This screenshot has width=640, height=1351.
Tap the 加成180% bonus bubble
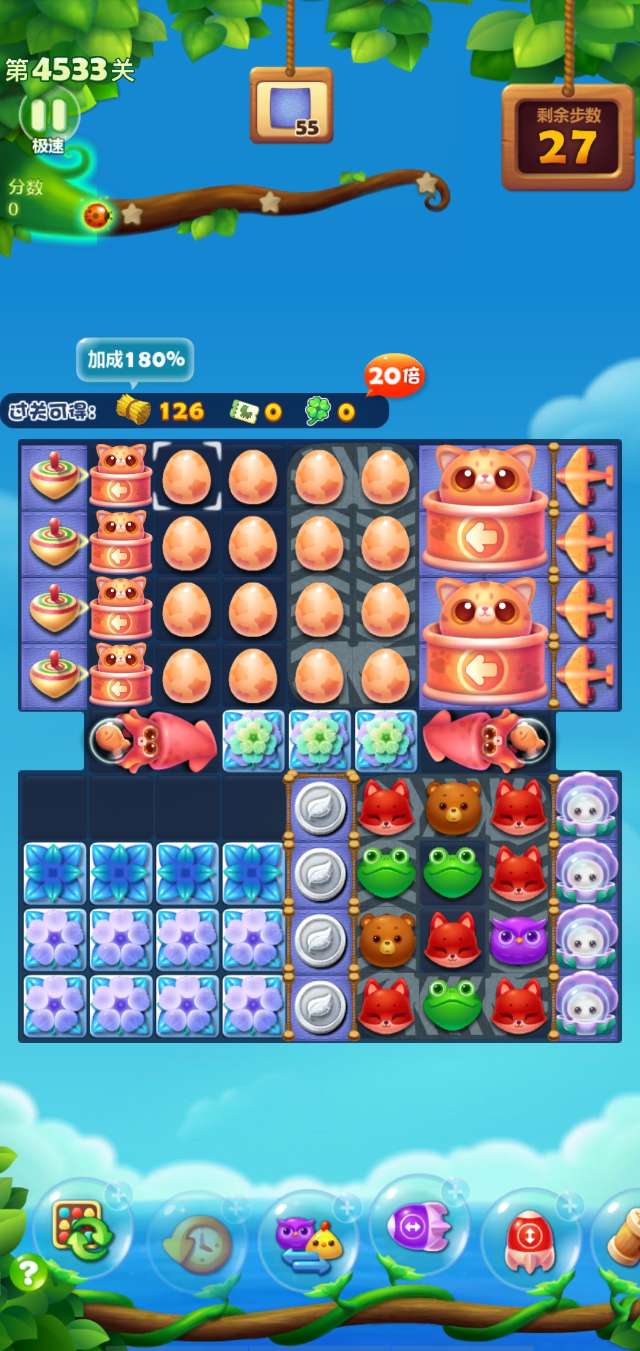point(135,359)
